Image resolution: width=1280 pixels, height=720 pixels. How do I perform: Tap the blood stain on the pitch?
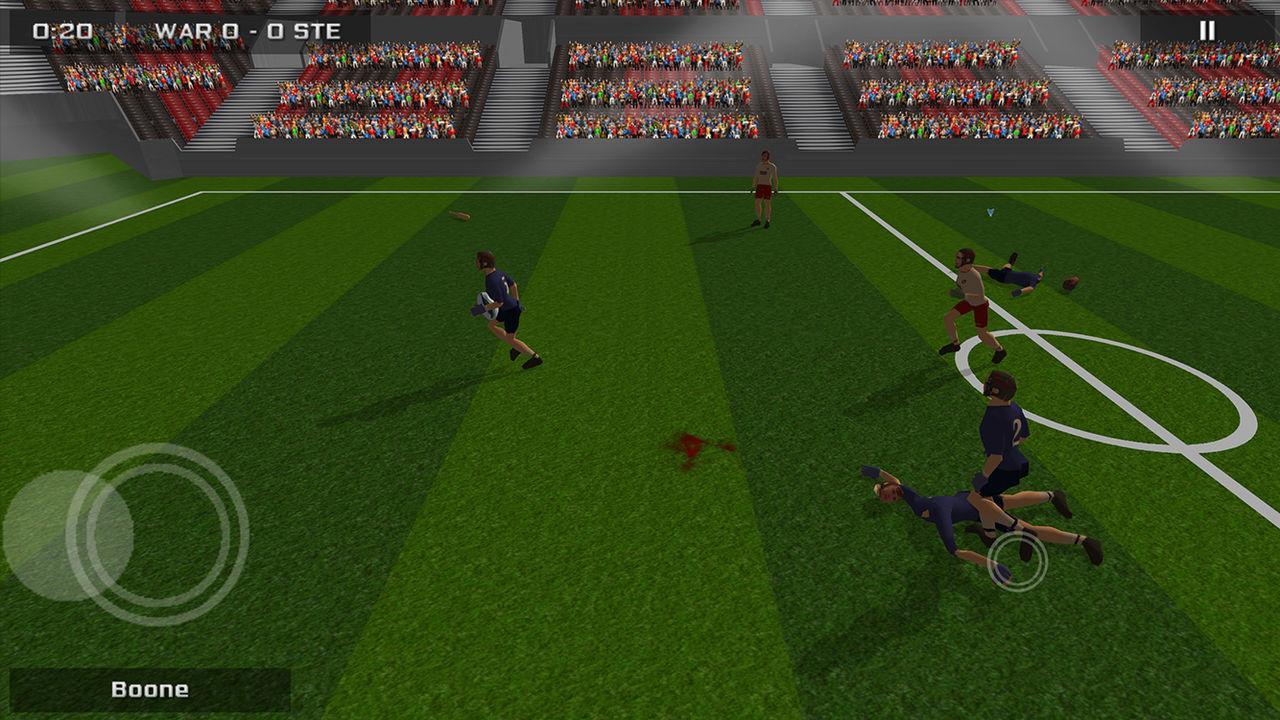tap(692, 447)
